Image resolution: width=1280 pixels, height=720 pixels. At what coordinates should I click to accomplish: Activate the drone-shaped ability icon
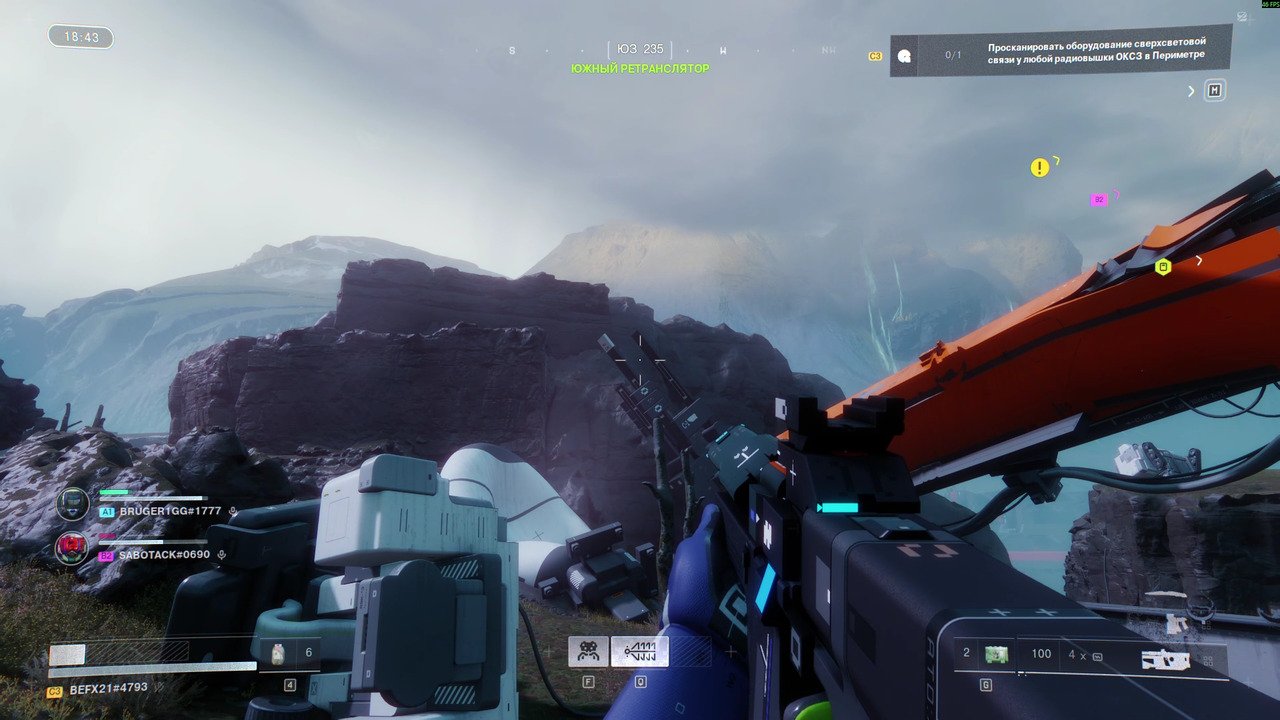click(x=588, y=652)
